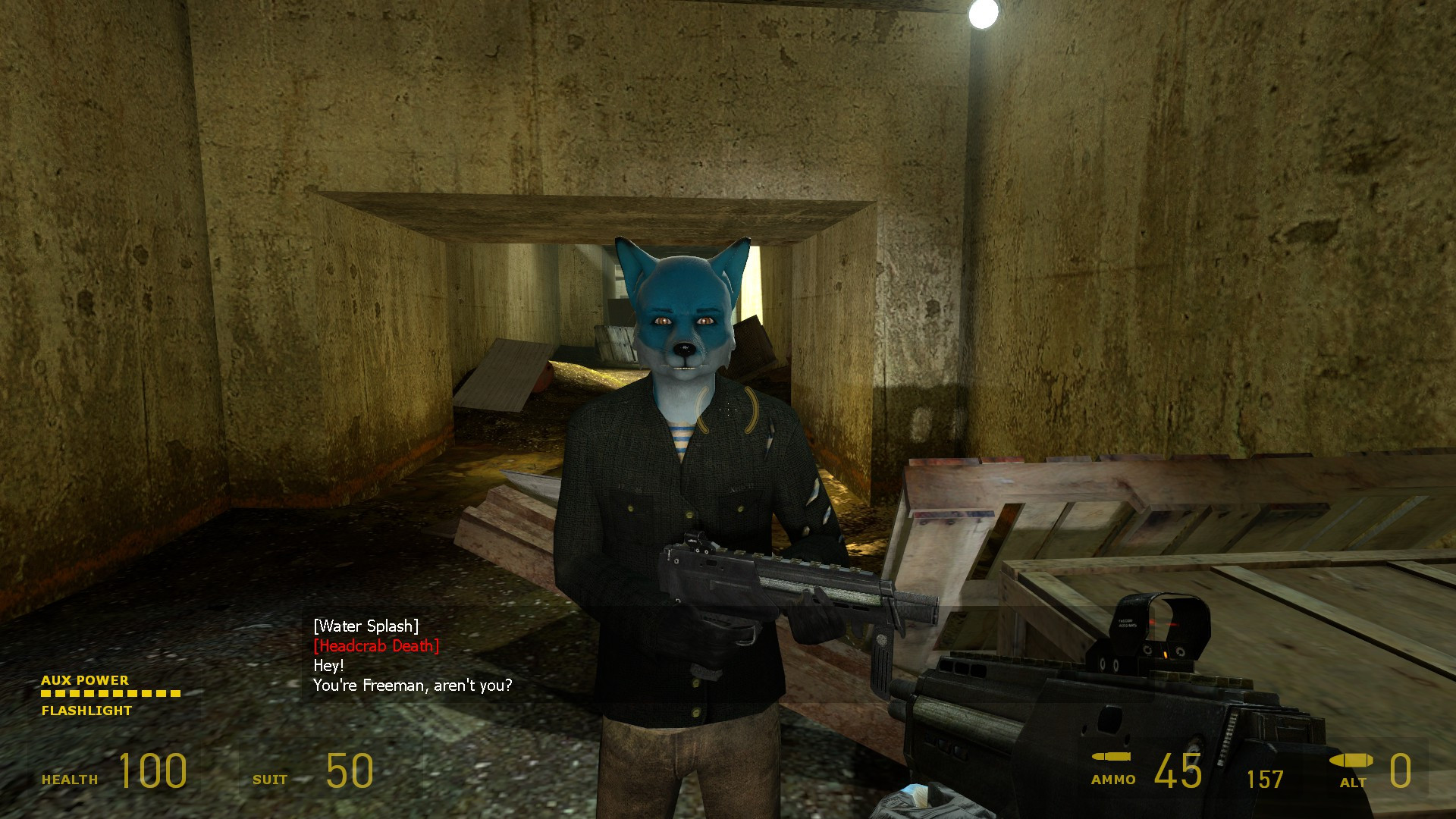Click the HEALTH cross label area

70,777
